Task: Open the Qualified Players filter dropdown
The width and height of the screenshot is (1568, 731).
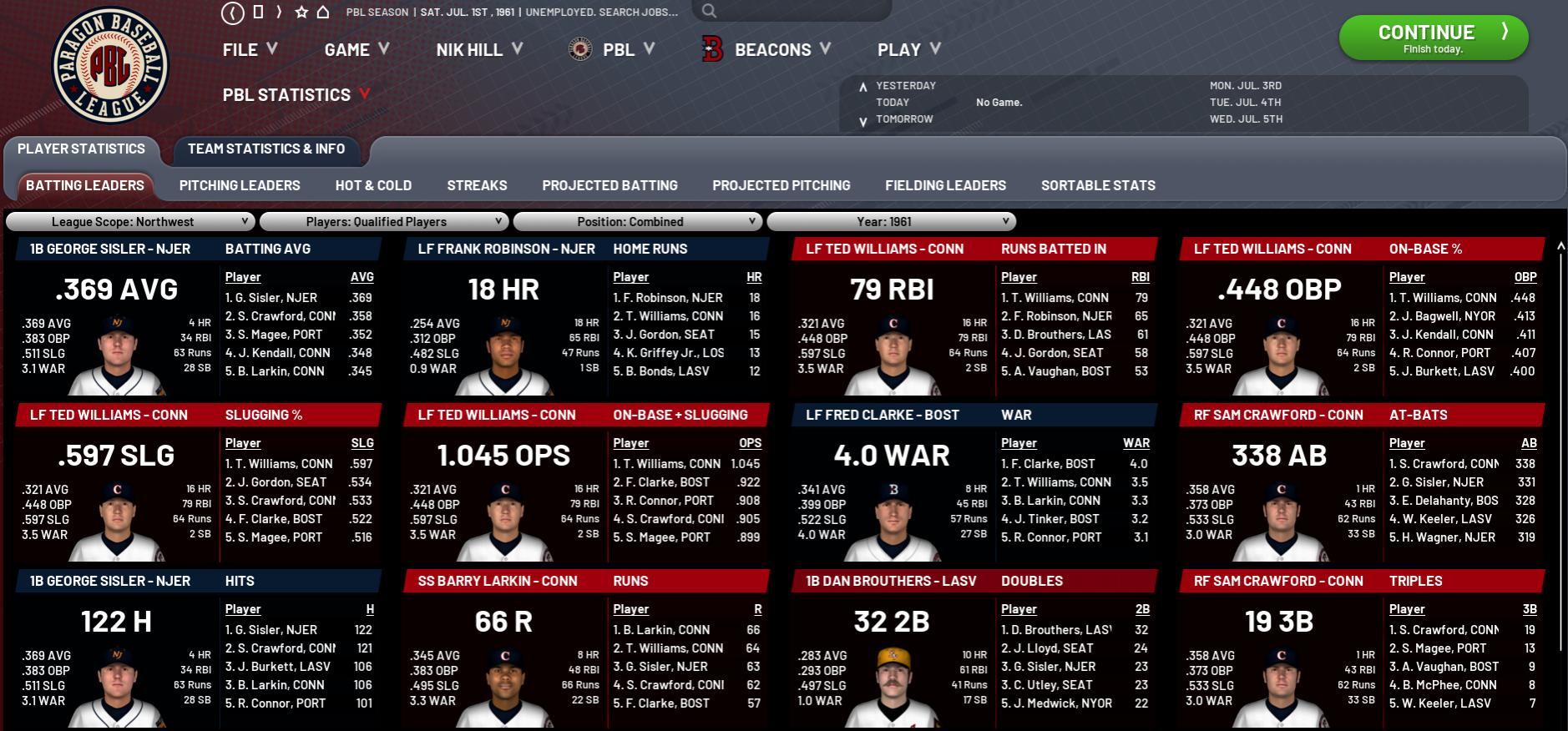Action: coord(383,222)
